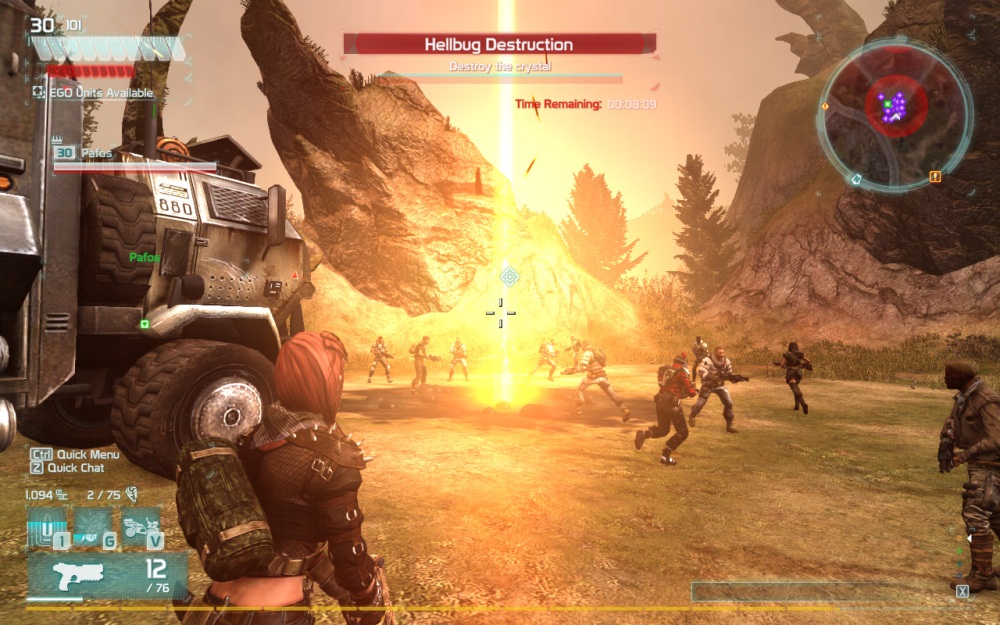Open the EGO Units Available notification
The width and height of the screenshot is (1000, 625).
tap(93, 92)
